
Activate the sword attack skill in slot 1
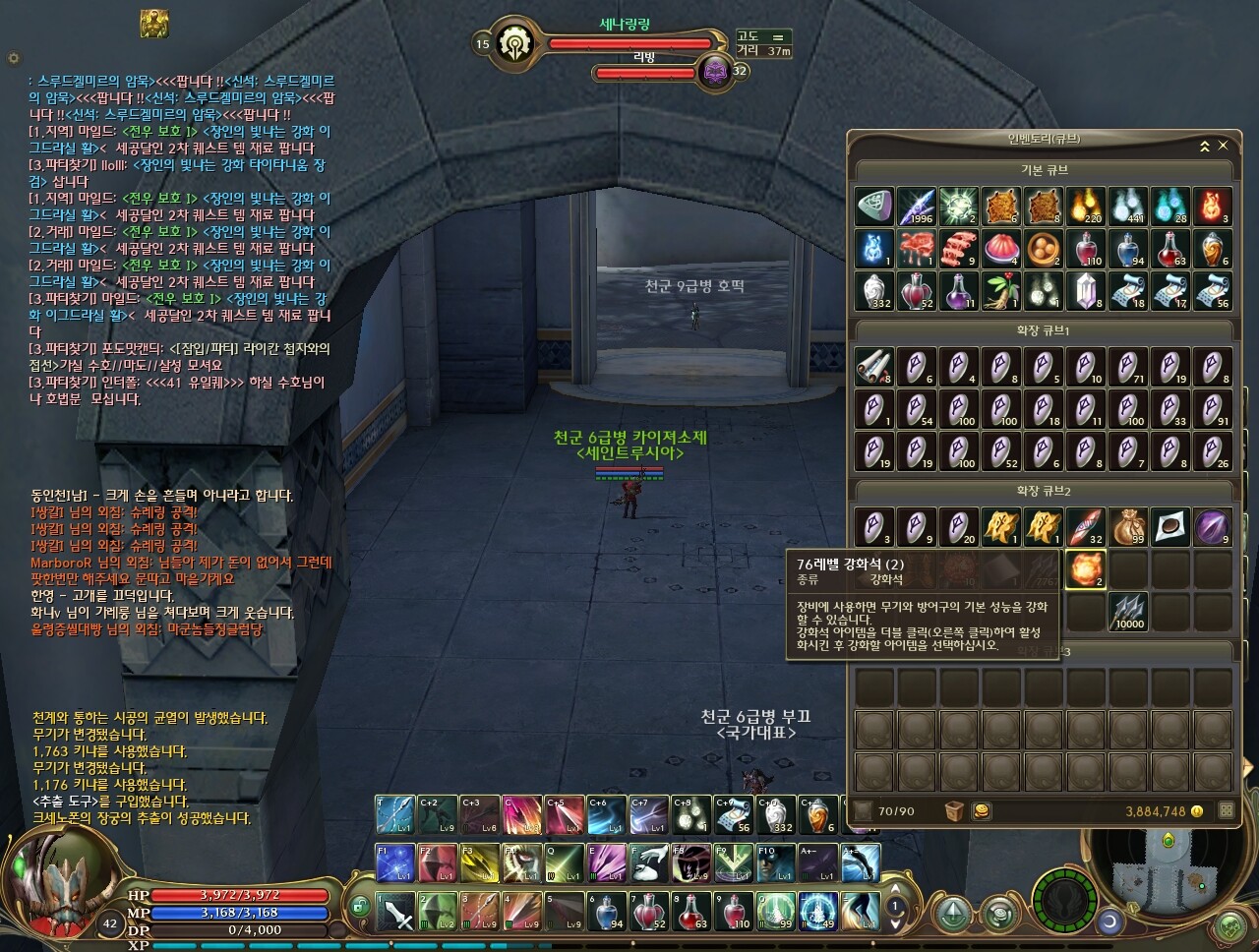[395, 912]
